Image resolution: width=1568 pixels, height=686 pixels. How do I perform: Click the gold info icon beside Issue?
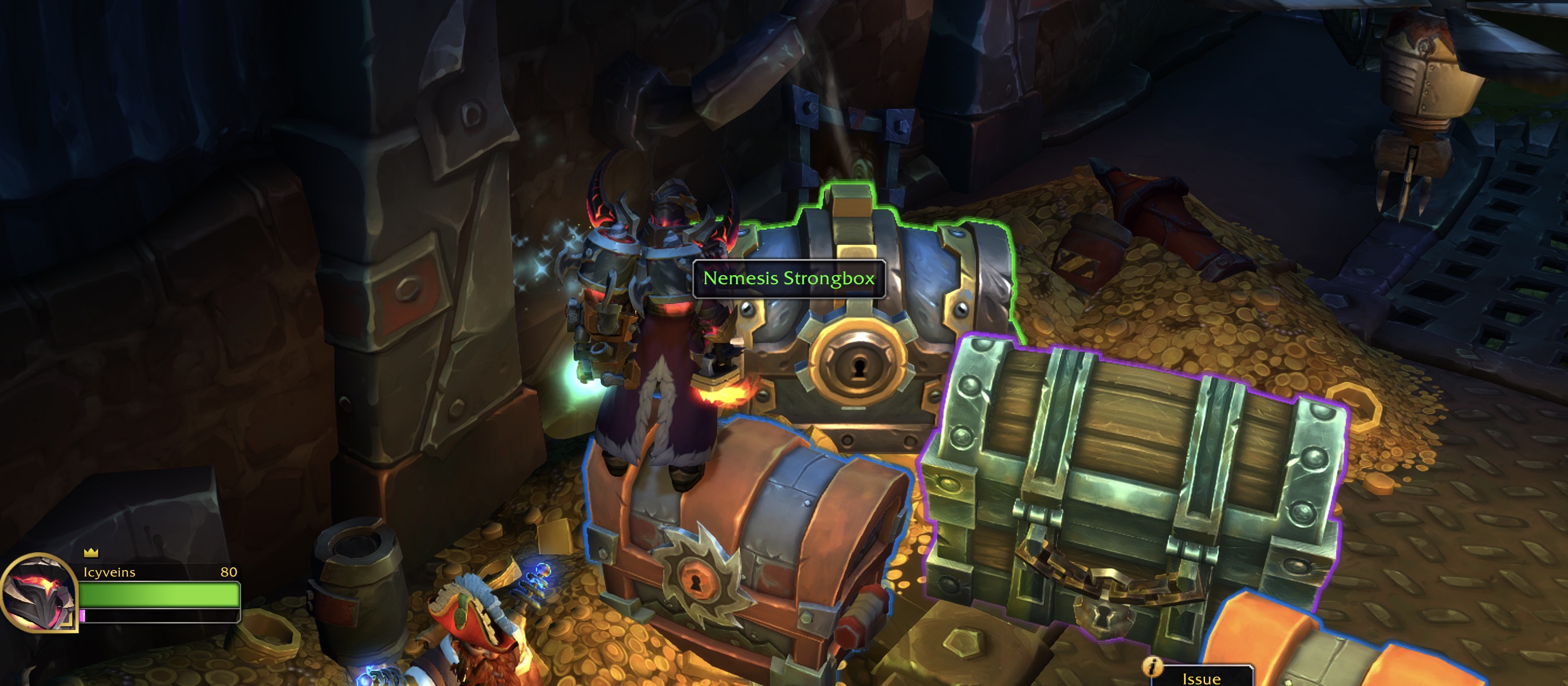click(x=1152, y=667)
